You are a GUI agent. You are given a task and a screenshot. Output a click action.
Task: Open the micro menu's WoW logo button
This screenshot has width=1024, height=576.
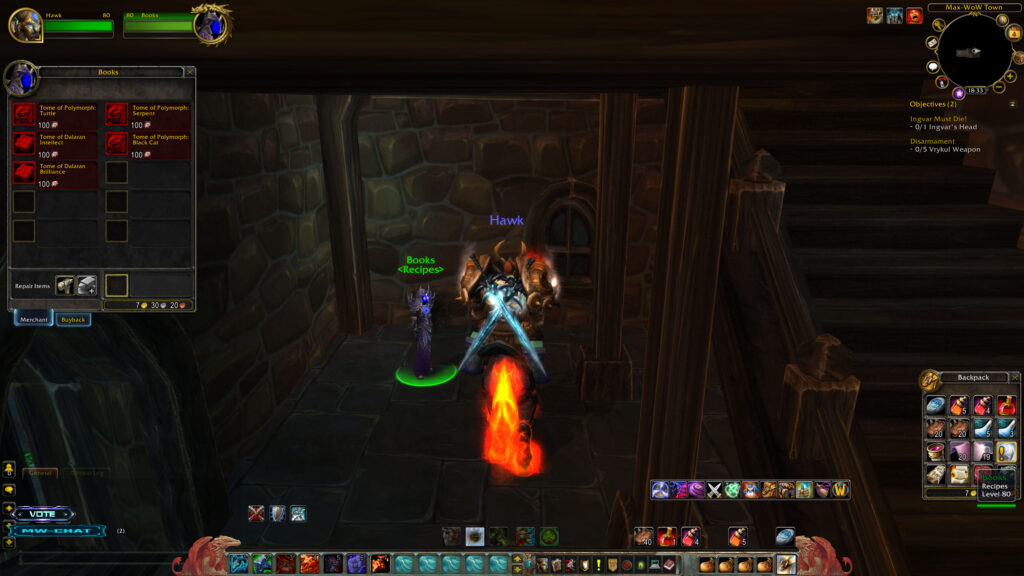coord(840,490)
